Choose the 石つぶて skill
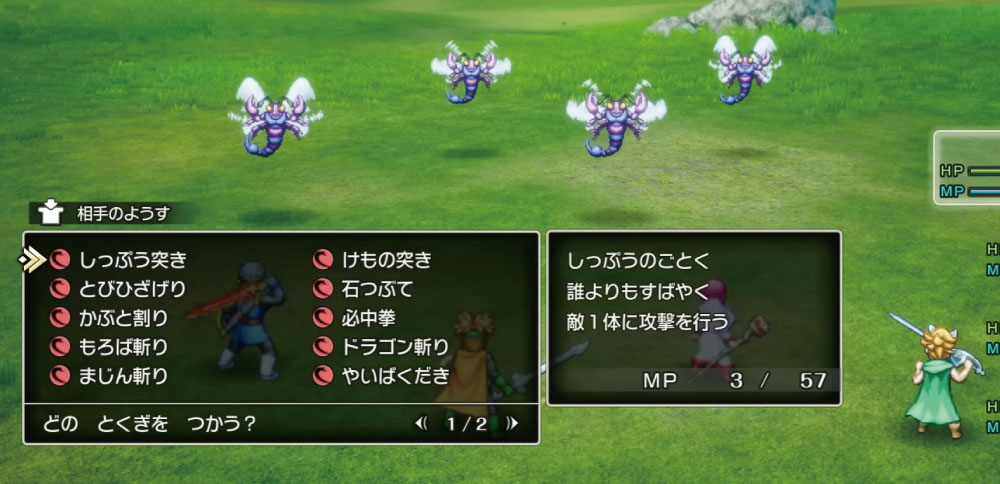Image resolution: width=1000 pixels, height=484 pixels. (376, 289)
